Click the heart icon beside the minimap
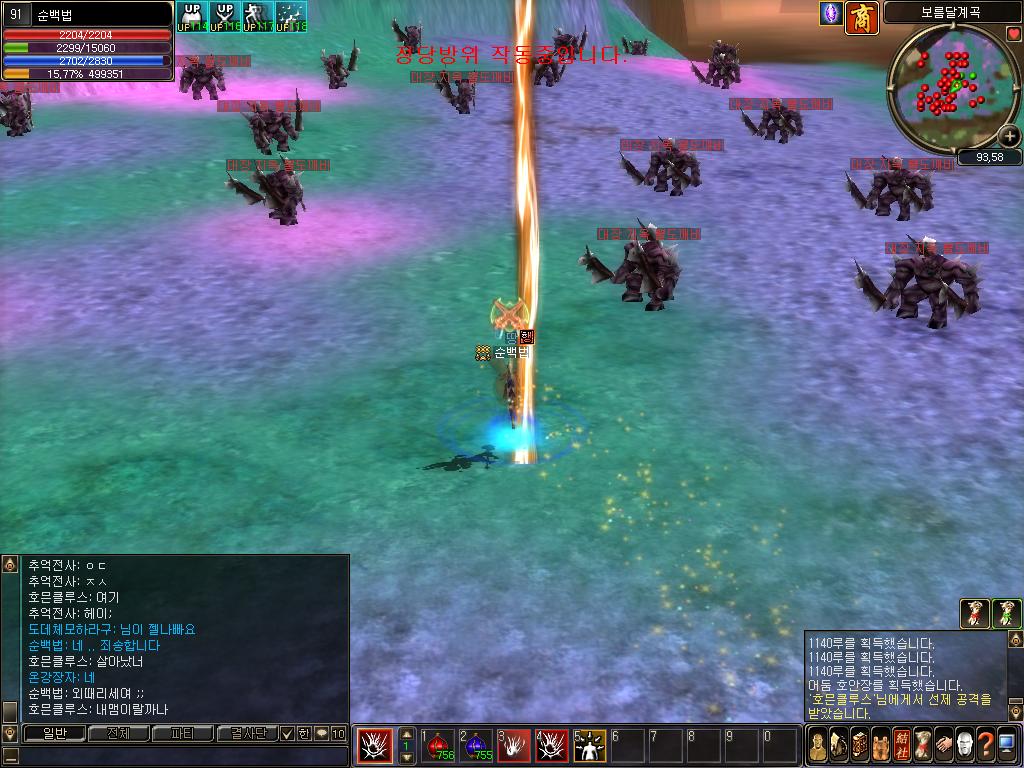The height and width of the screenshot is (768, 1024). coord(1014,33)
